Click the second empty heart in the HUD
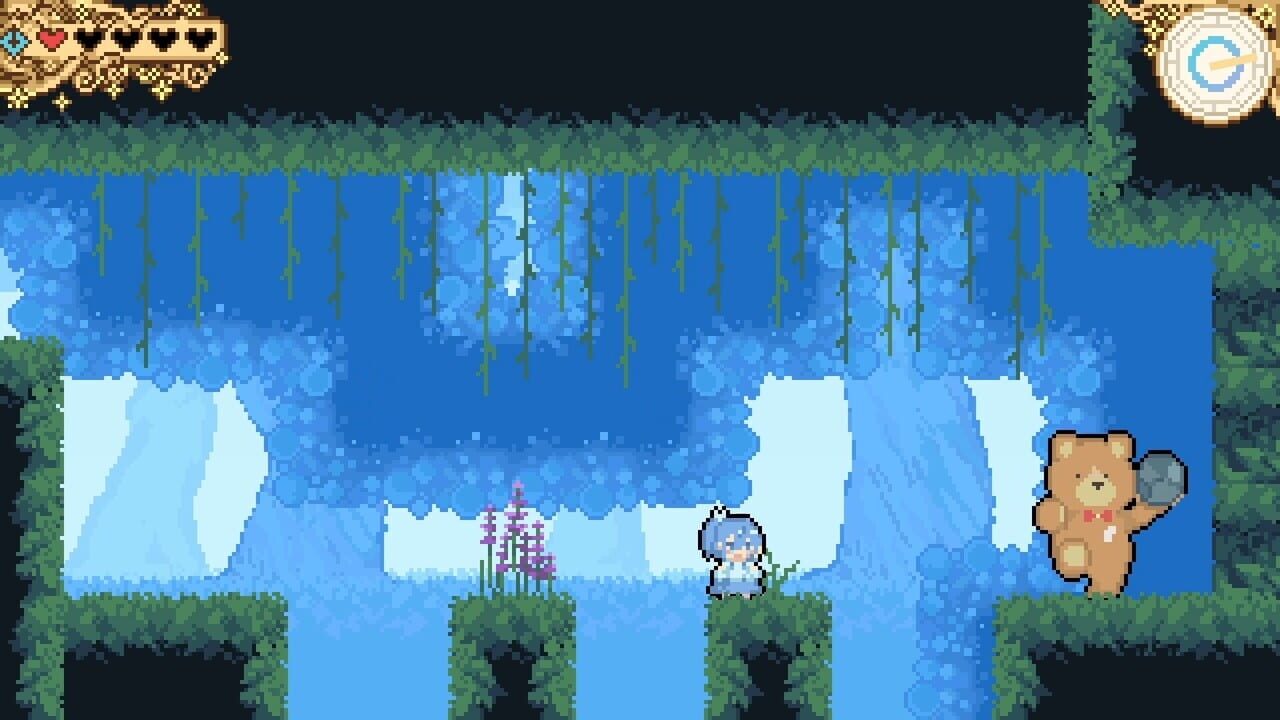 [x=126, y=40]
